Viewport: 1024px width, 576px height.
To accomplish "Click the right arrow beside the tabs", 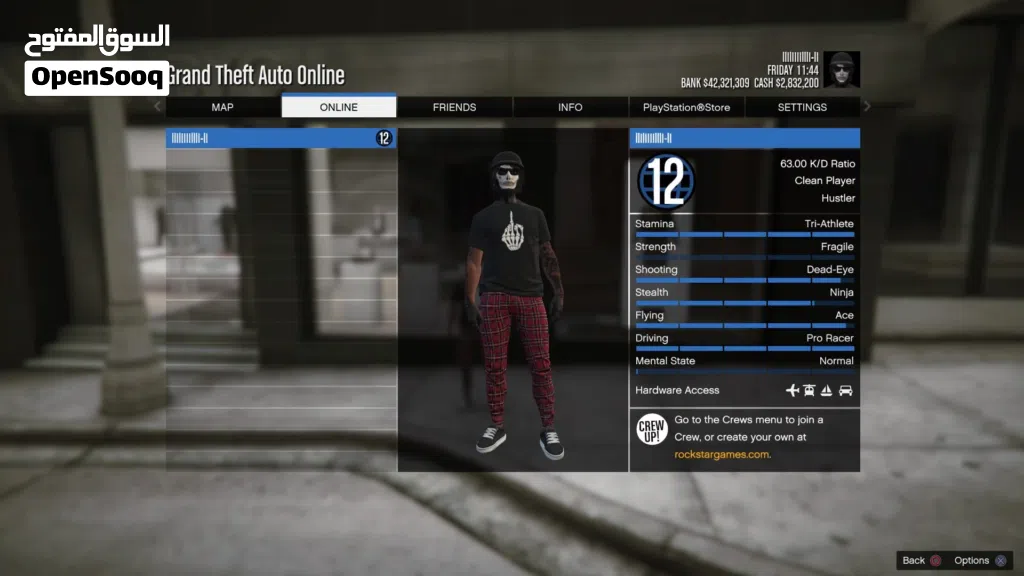I will pyautogui.click(x=867, y=106).
